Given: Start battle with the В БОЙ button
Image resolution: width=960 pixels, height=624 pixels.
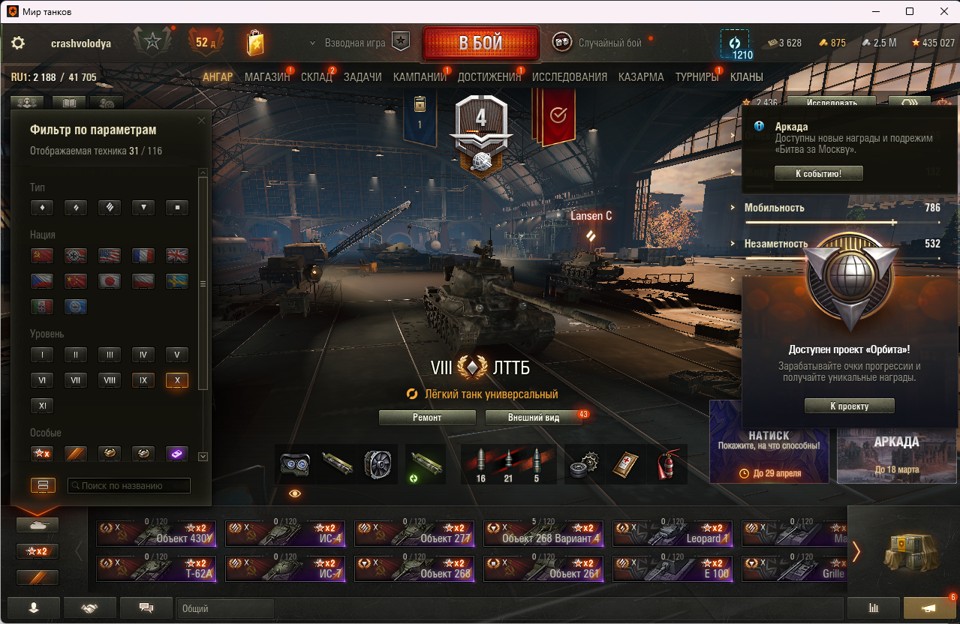Looking at the screenshot, I should pos(480,44).
